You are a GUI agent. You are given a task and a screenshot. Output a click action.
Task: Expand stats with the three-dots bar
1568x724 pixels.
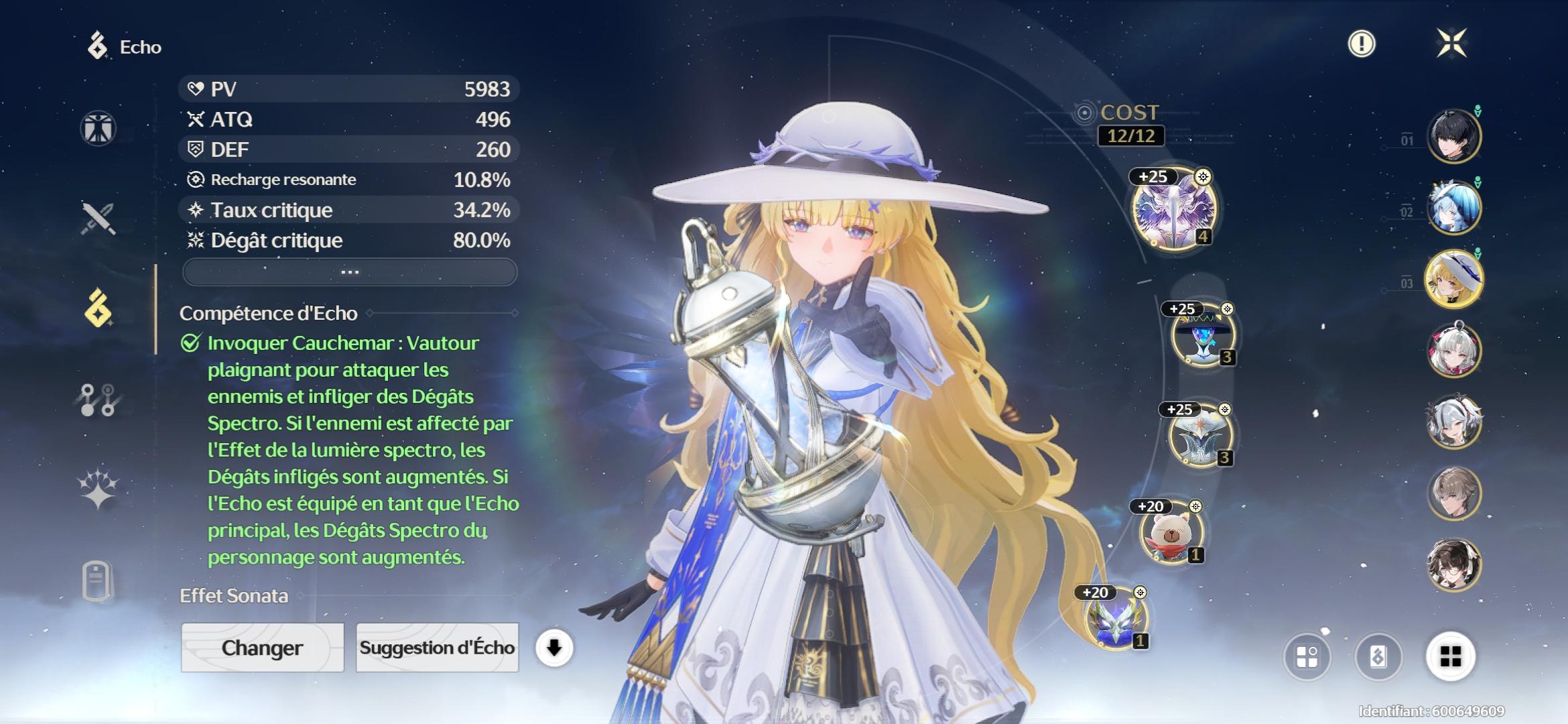(x=350, y=272)
